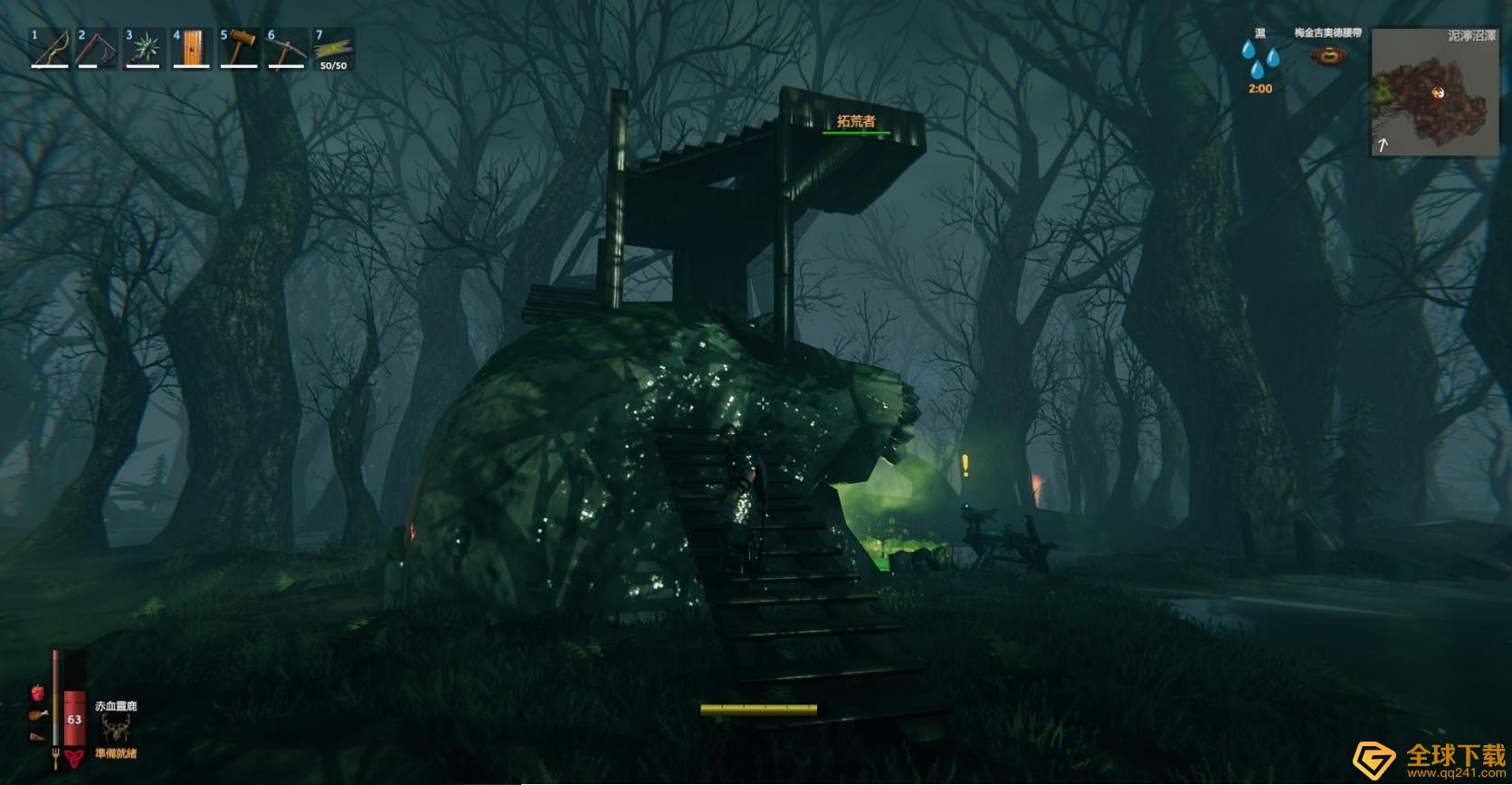
Task: Open the swamp minimap
Action: [x=1433, y=91]
